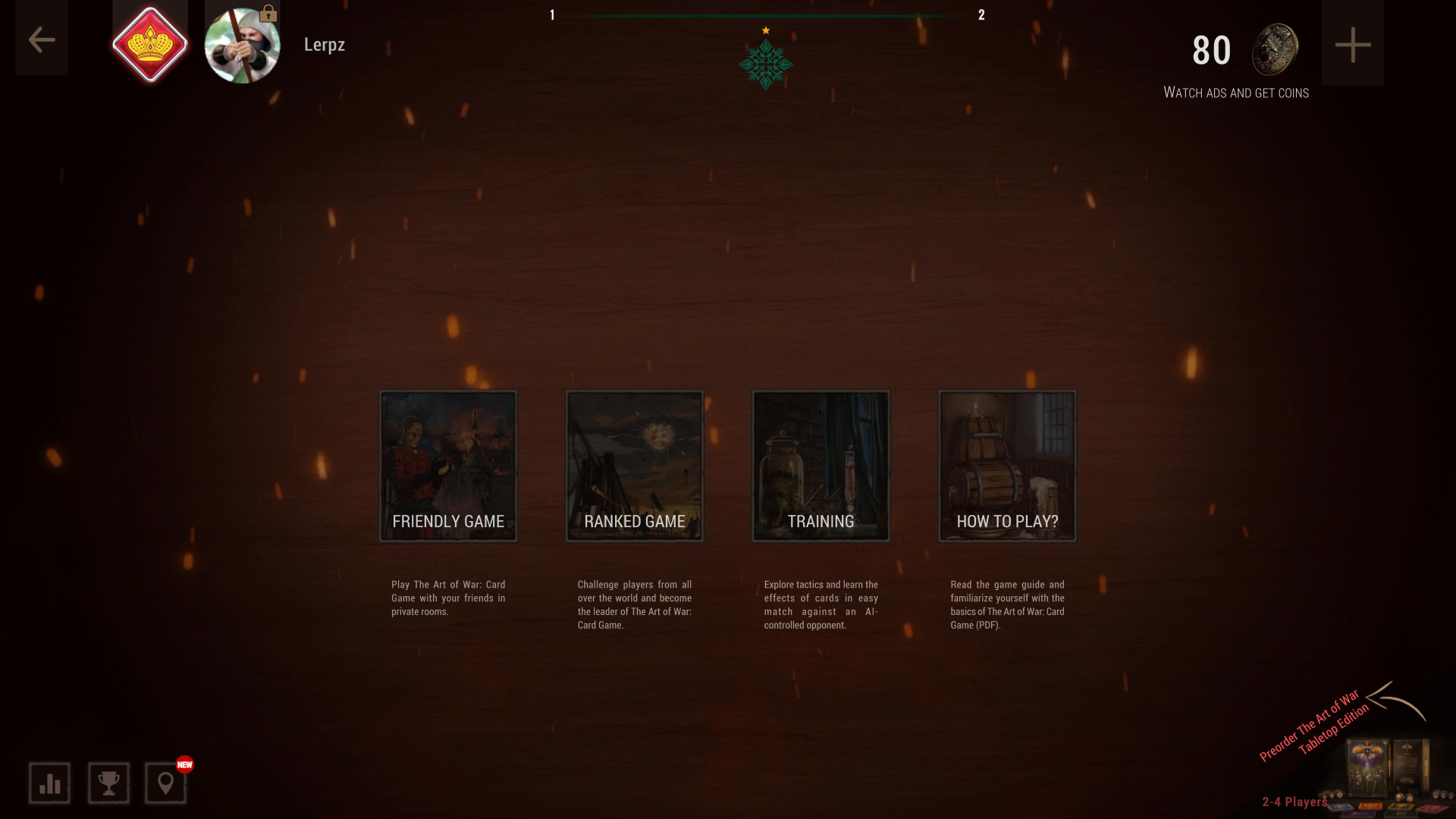Click level marker 2 on the progress bar
This screenshot has width=1456, height=819.
click(x=981, y=14)
